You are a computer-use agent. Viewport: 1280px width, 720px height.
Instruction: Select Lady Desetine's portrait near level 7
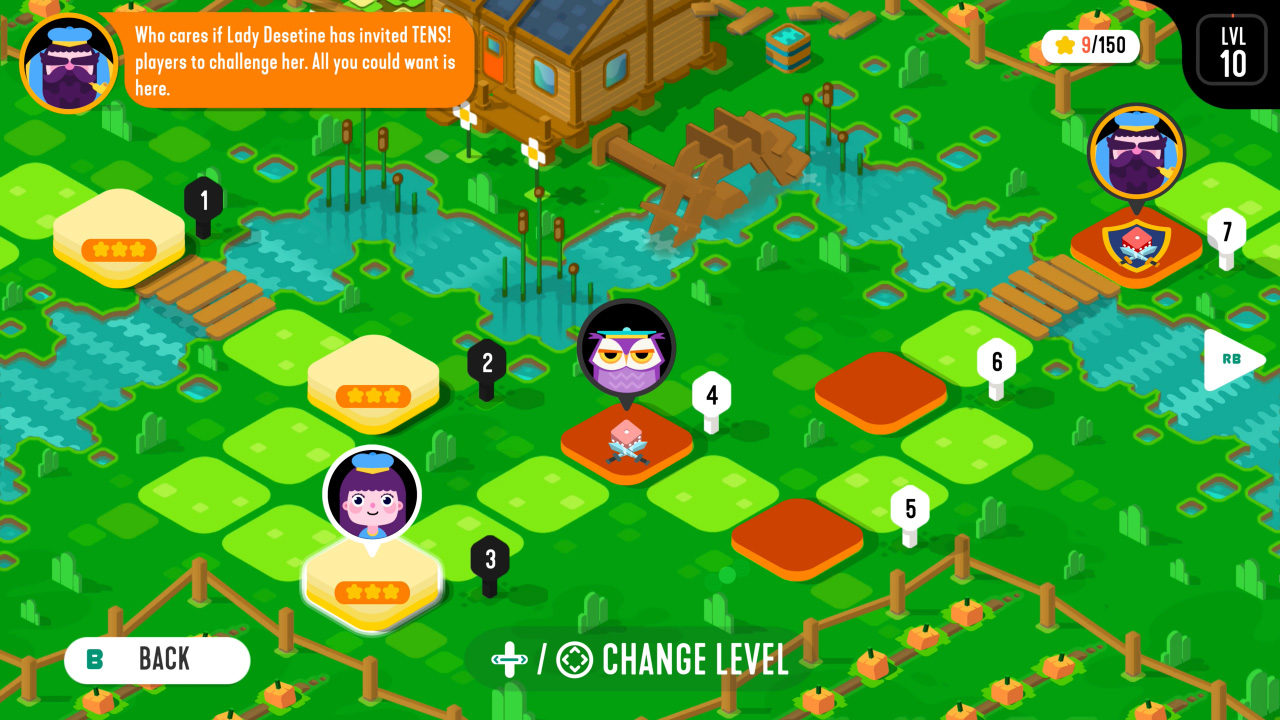coord(1135,152)
